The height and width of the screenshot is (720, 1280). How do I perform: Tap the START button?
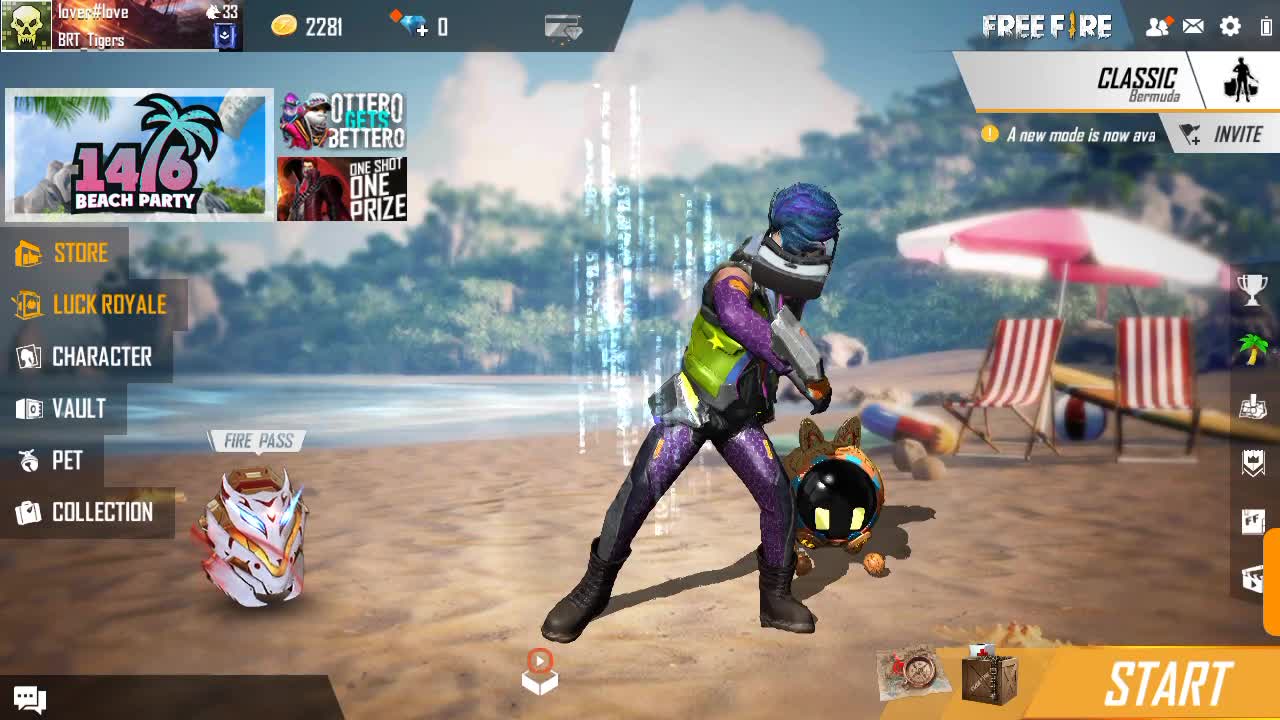(1167, 685)
